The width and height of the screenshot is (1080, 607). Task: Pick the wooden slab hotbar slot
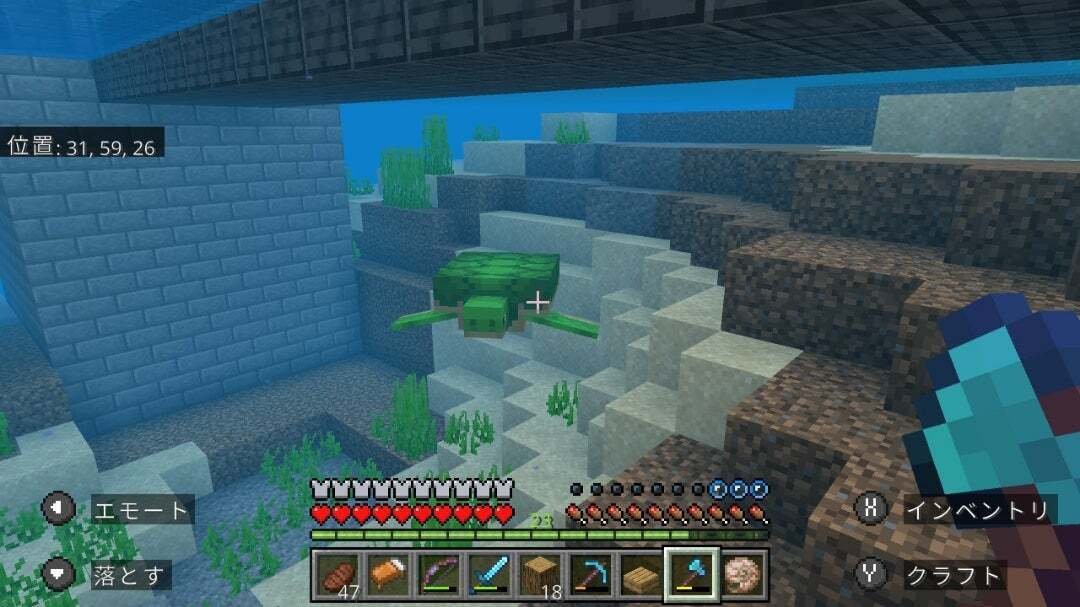click(642, 574)
